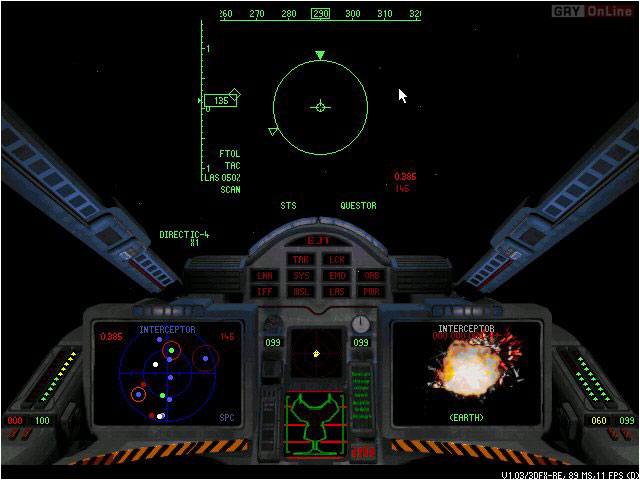Open the circular radar scope display
This screenshot has height=480, width=640.
pyautogui.click(x=167, y=374)
